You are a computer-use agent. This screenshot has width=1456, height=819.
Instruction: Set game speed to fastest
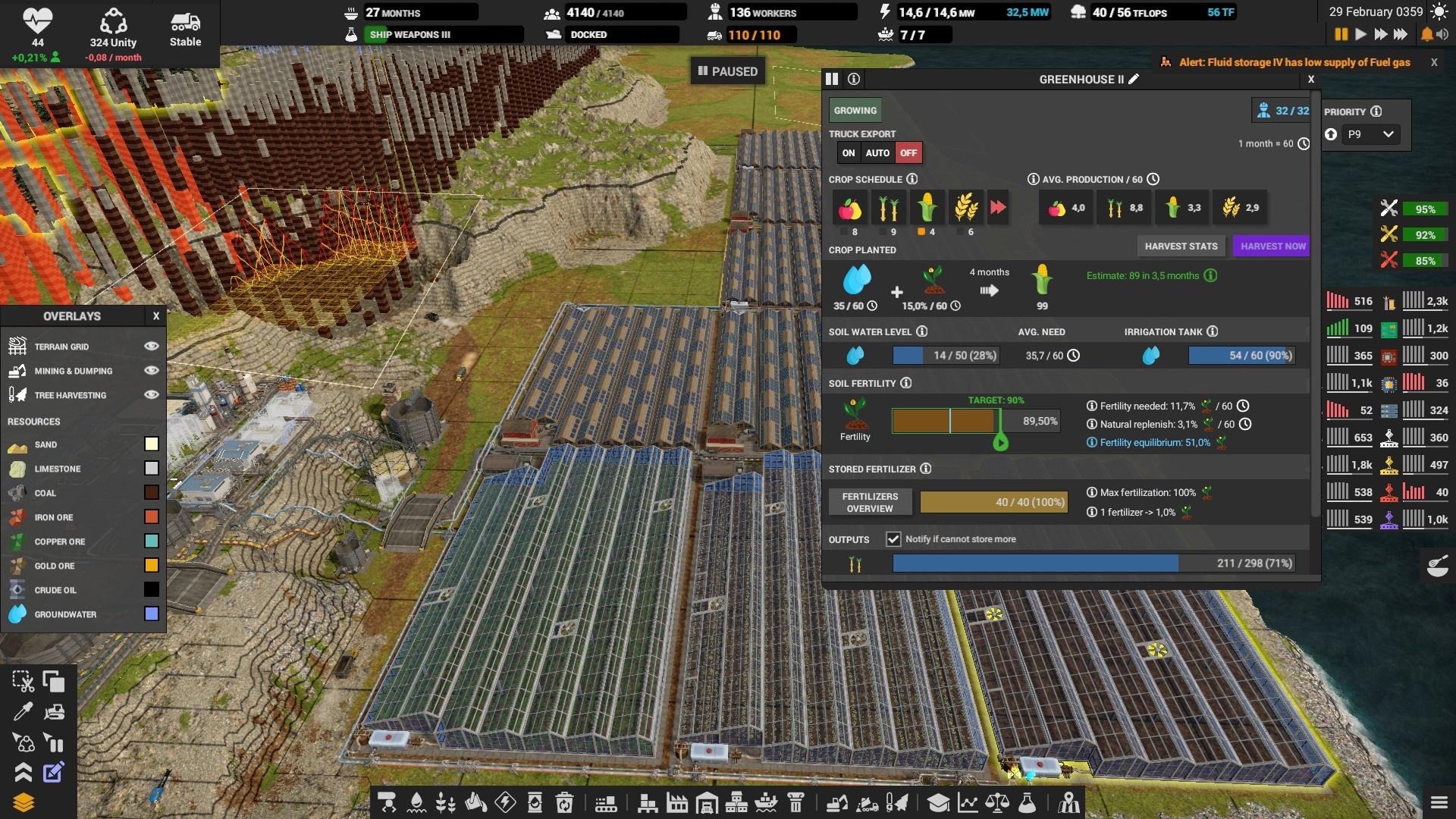[x=1401, y=34]
